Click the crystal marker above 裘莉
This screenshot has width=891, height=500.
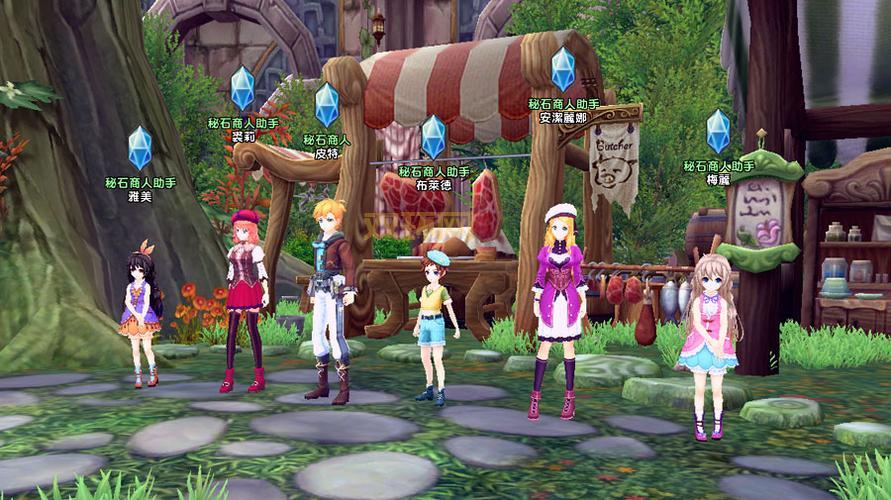coord(243,88)
